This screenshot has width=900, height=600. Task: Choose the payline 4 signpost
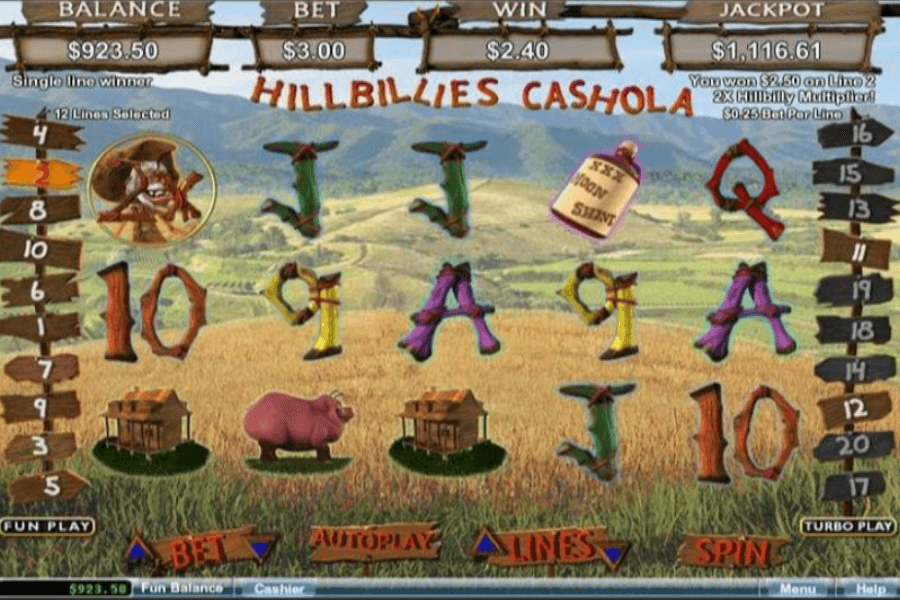pos(41,132)
